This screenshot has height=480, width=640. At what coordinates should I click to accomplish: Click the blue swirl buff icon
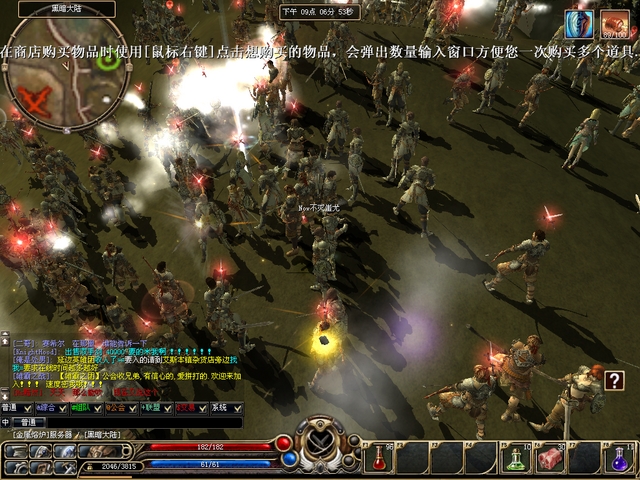tap(578, 24)
